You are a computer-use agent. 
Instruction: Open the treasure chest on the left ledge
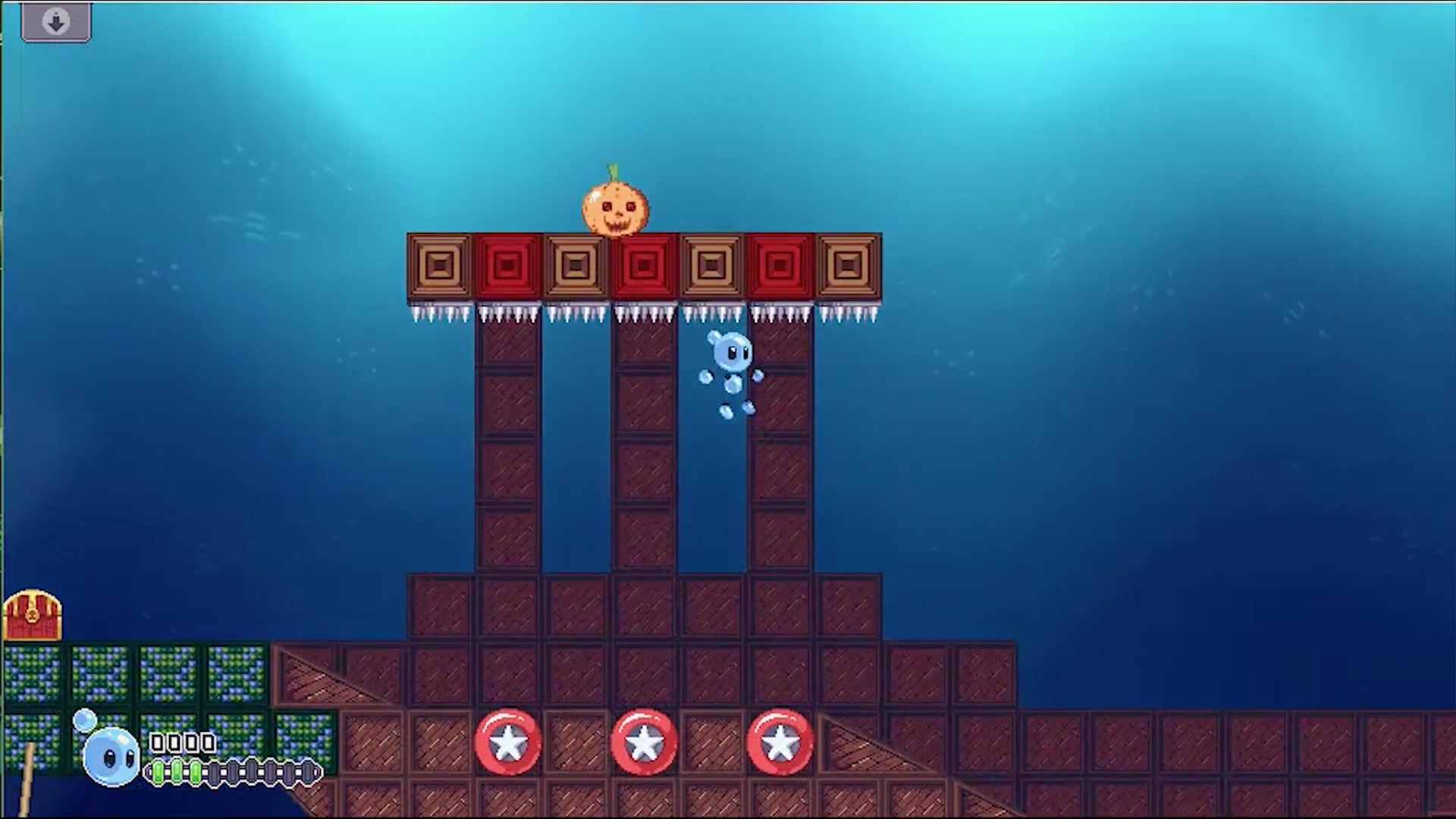point(33,616)
